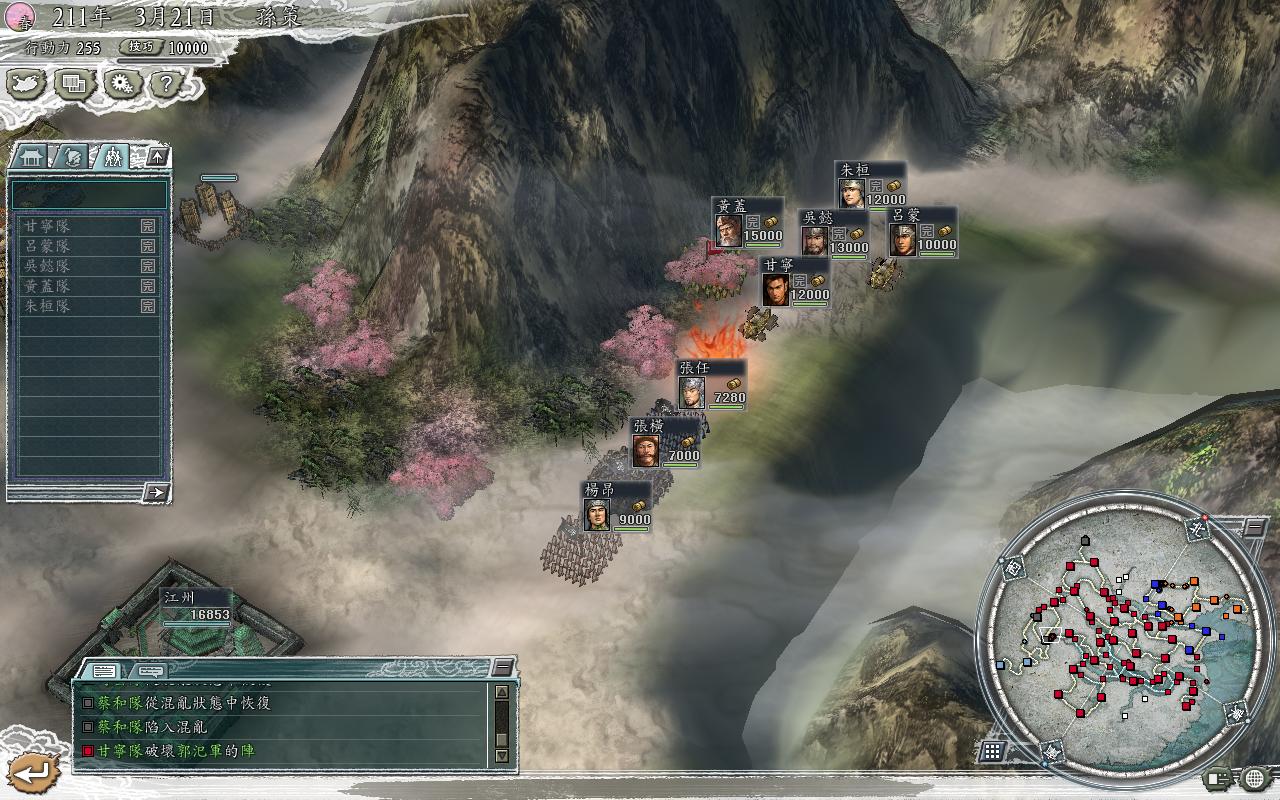Show the message log's speech bubble tab
The image size is (1280, 800).
(151, 671)
